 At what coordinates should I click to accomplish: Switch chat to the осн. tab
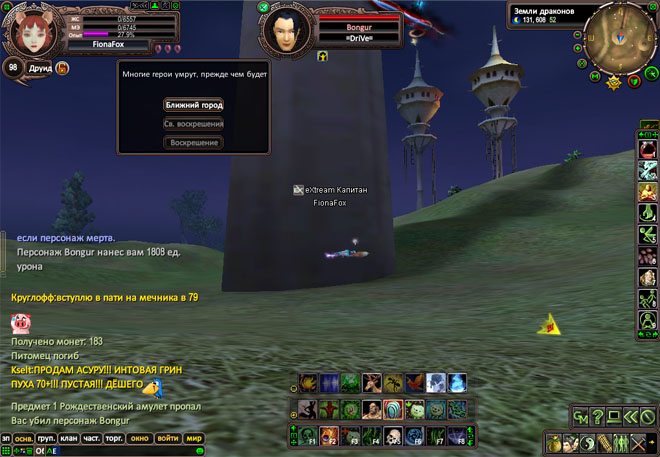pyautogui.click(x=23, y=437)
